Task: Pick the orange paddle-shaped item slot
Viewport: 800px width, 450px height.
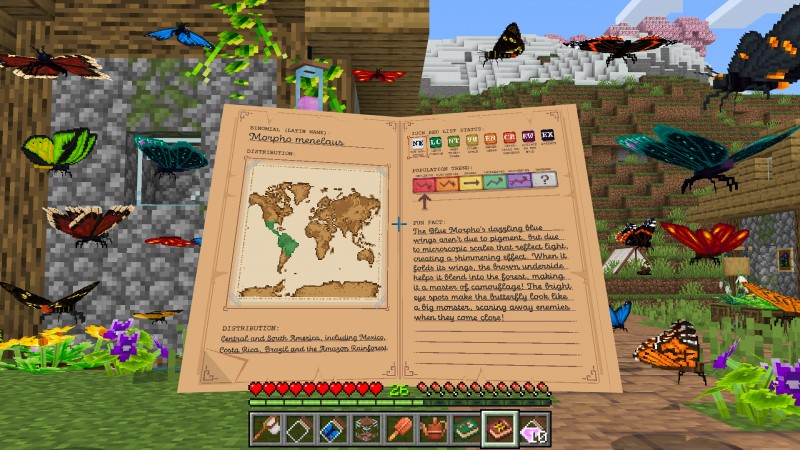Action: tap(401, 429)
